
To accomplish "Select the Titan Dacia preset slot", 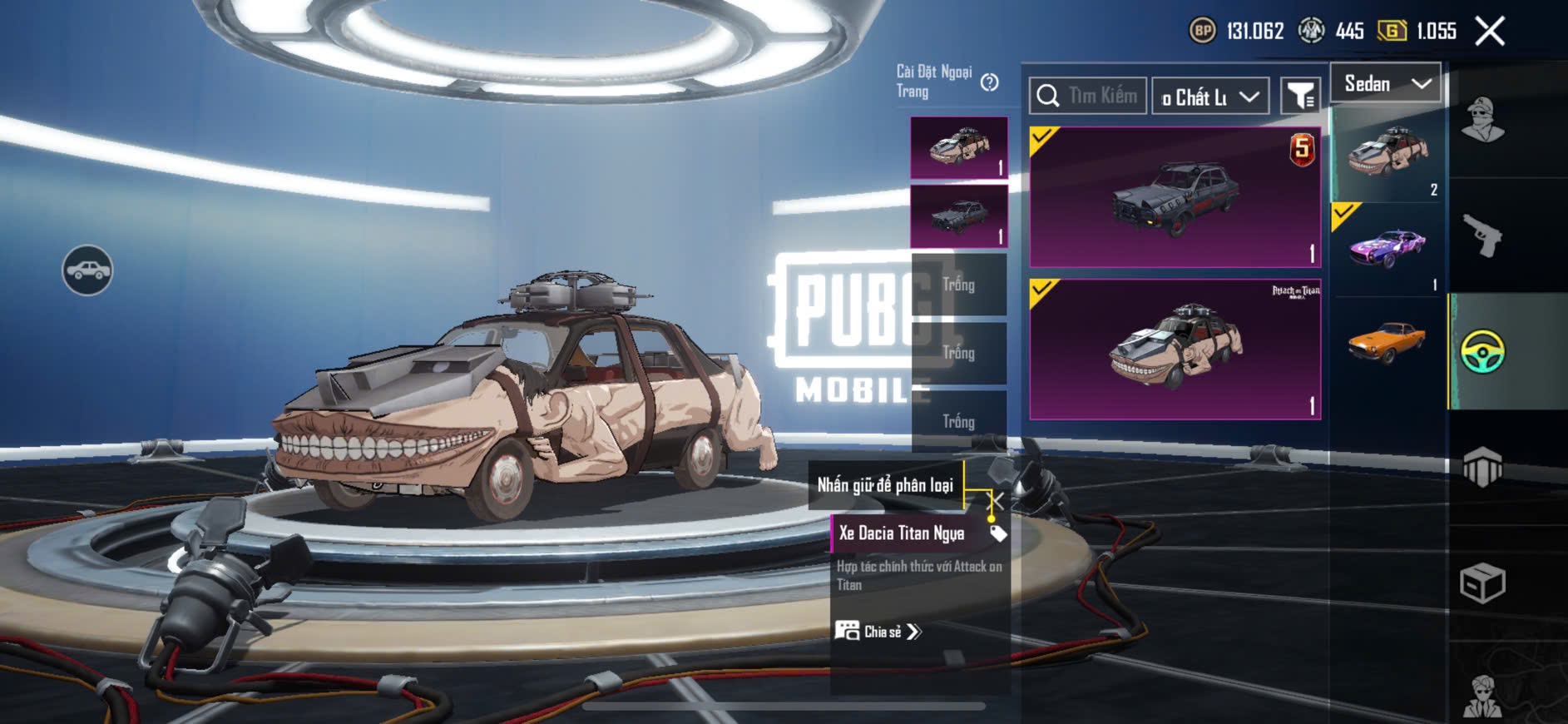I will pos(959,147).
